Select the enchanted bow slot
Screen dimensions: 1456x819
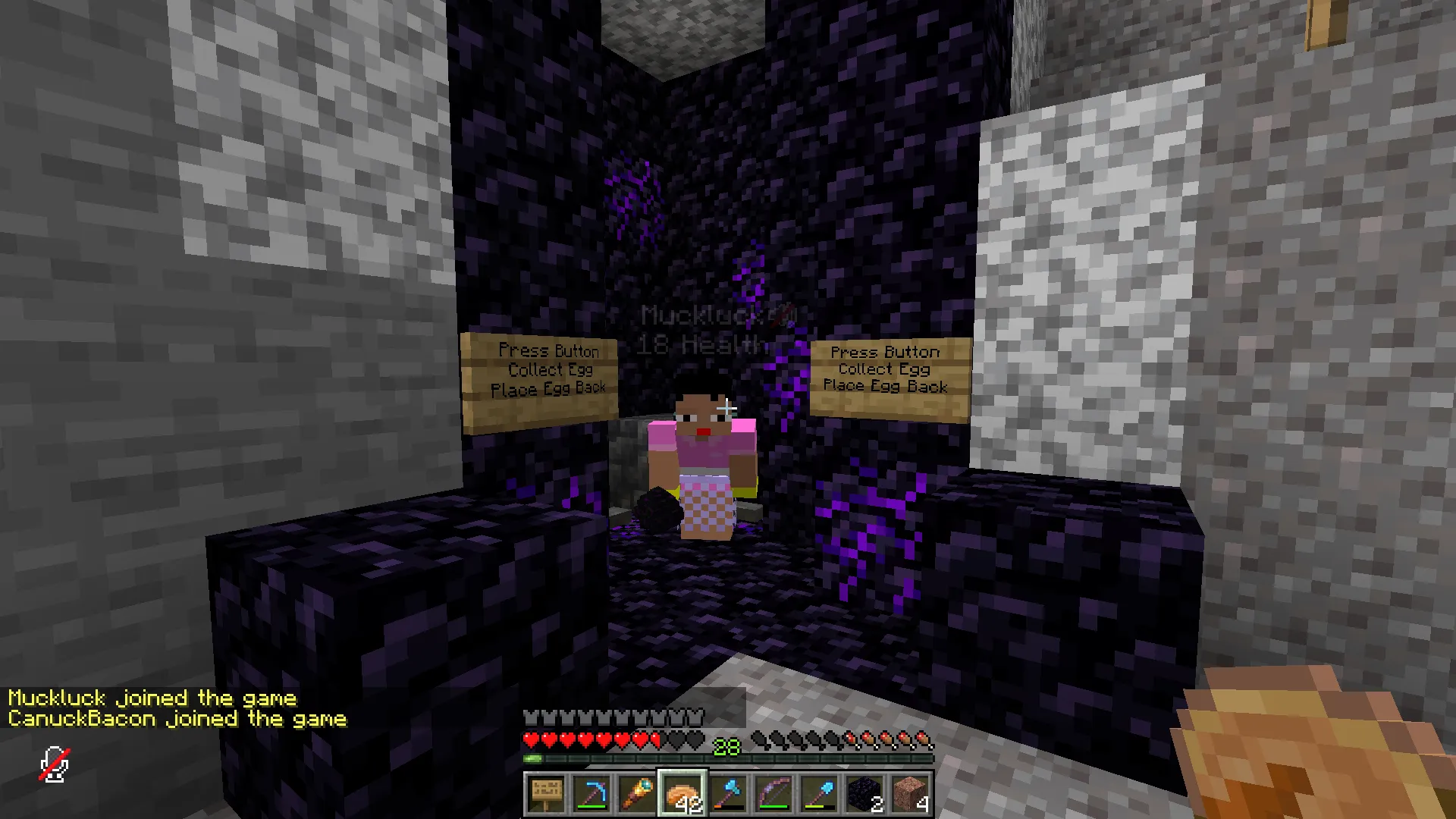click(x=773, y=794)
